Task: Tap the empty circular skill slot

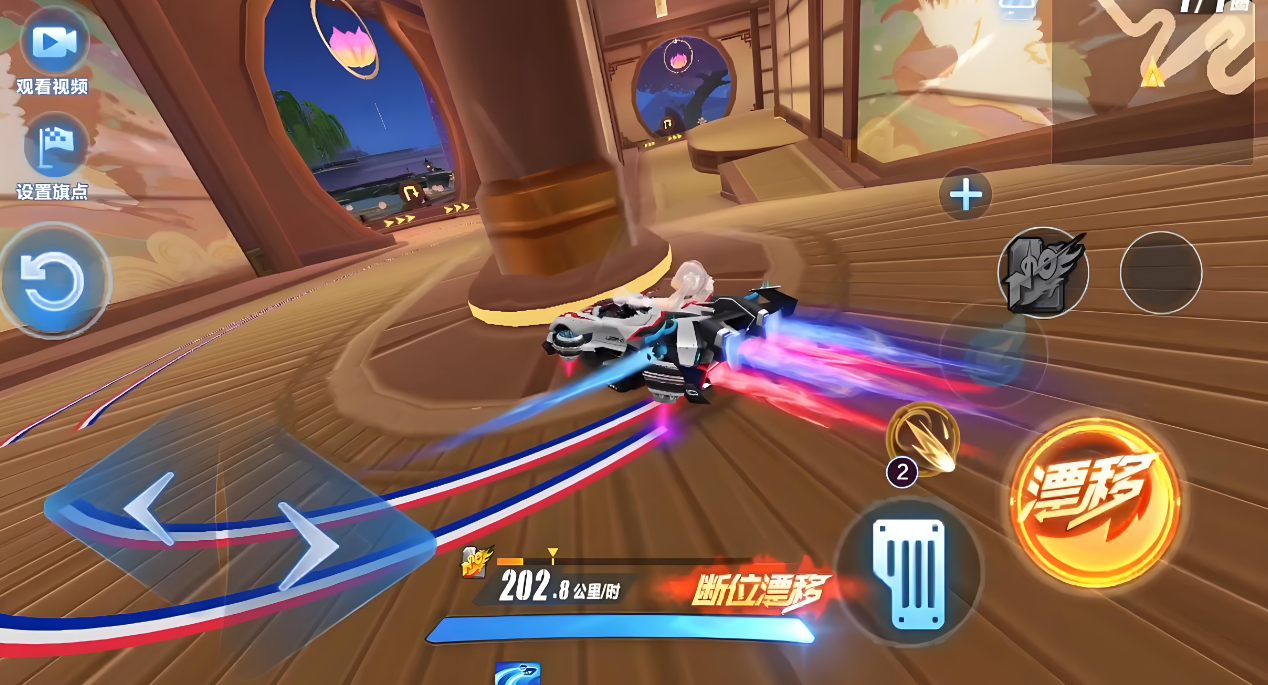Action: 1161,272
